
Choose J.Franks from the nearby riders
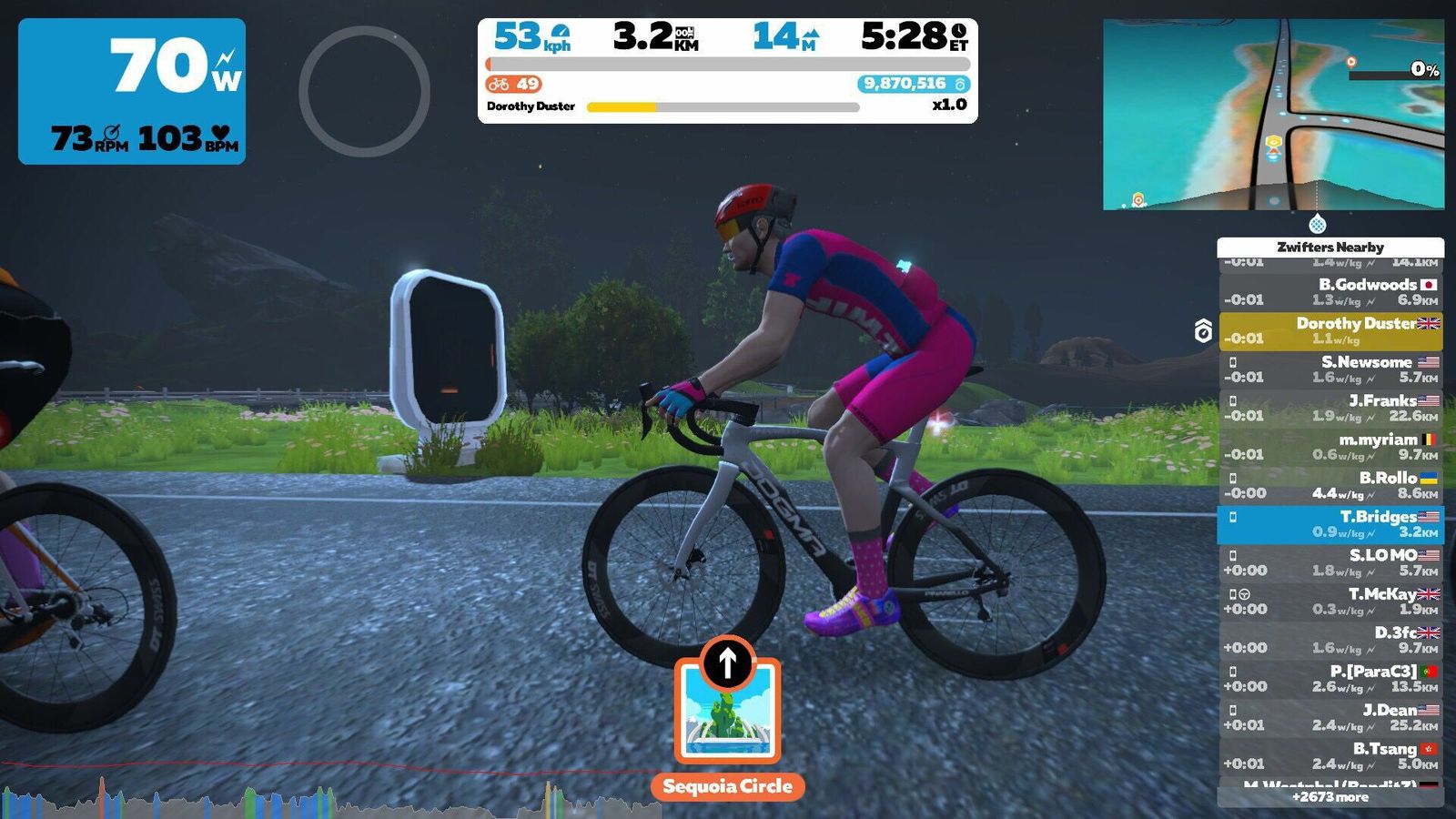1330,409
